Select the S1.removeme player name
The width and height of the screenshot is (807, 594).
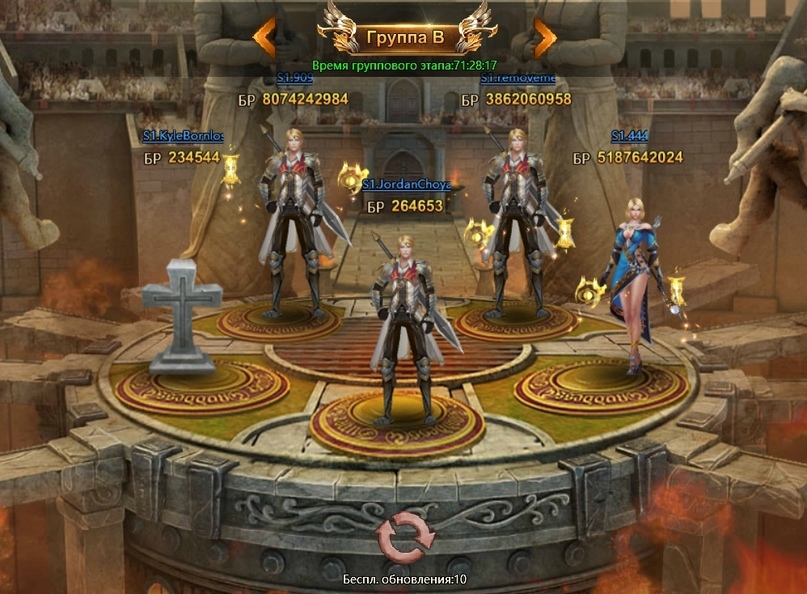[518, 77]
